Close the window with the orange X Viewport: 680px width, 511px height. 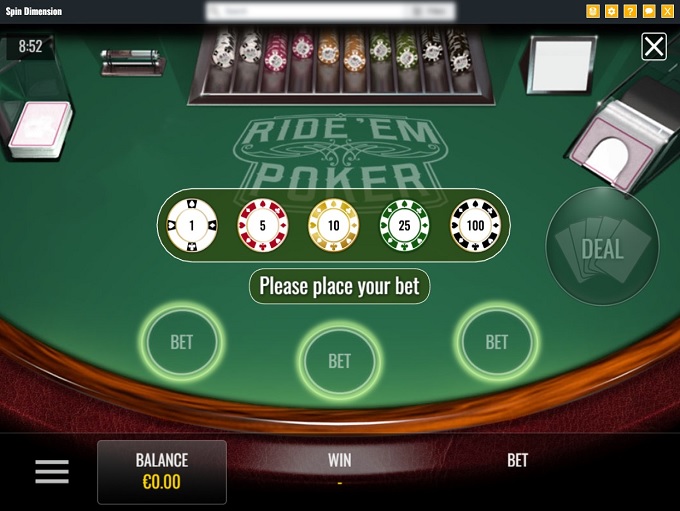coord(668,11)
